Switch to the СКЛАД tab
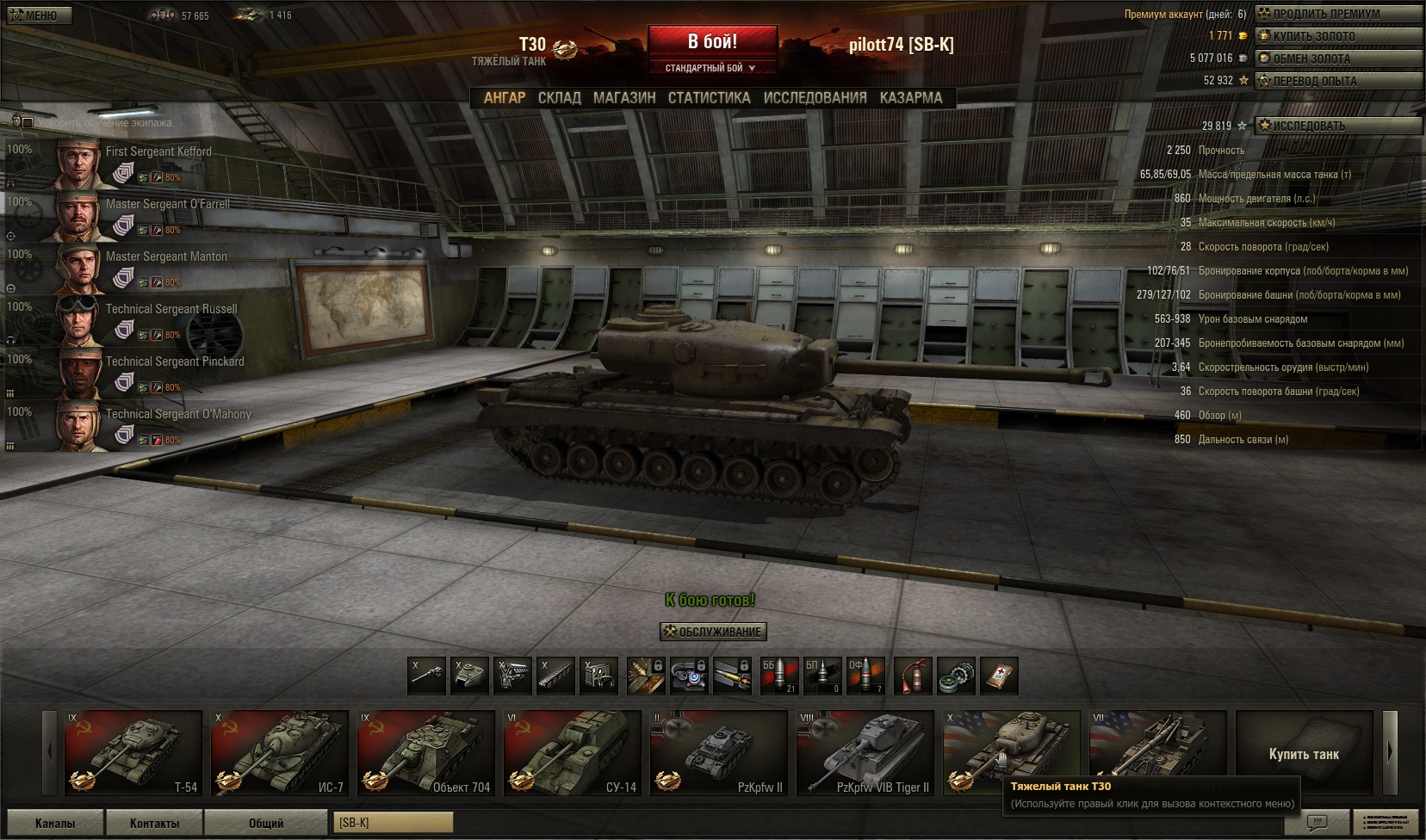This screenshot has width=1426, height=840. click(x=560, y=98)
